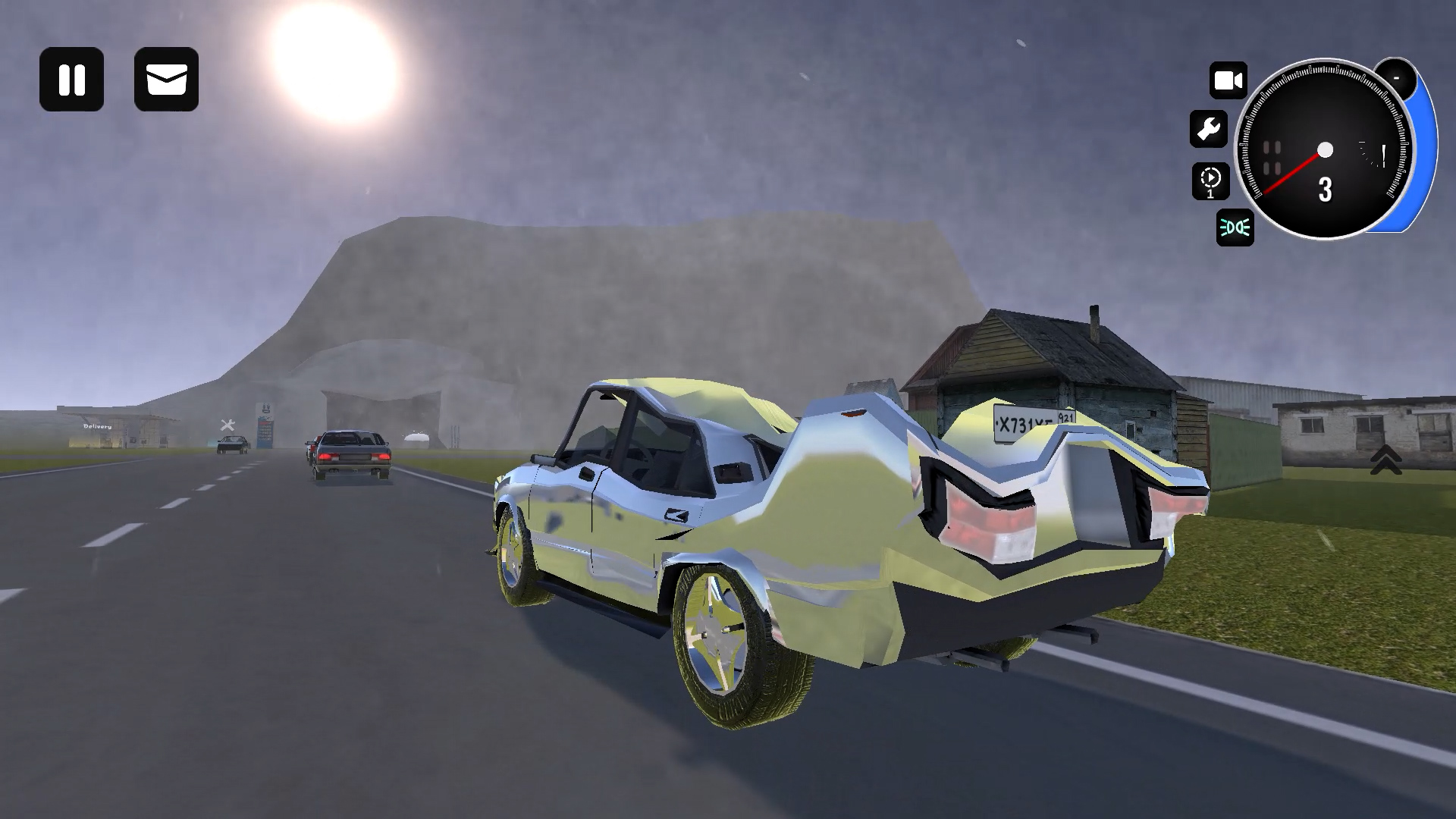Pause the game
Screen dimensions: 1456x819
[x=72, y=80]
